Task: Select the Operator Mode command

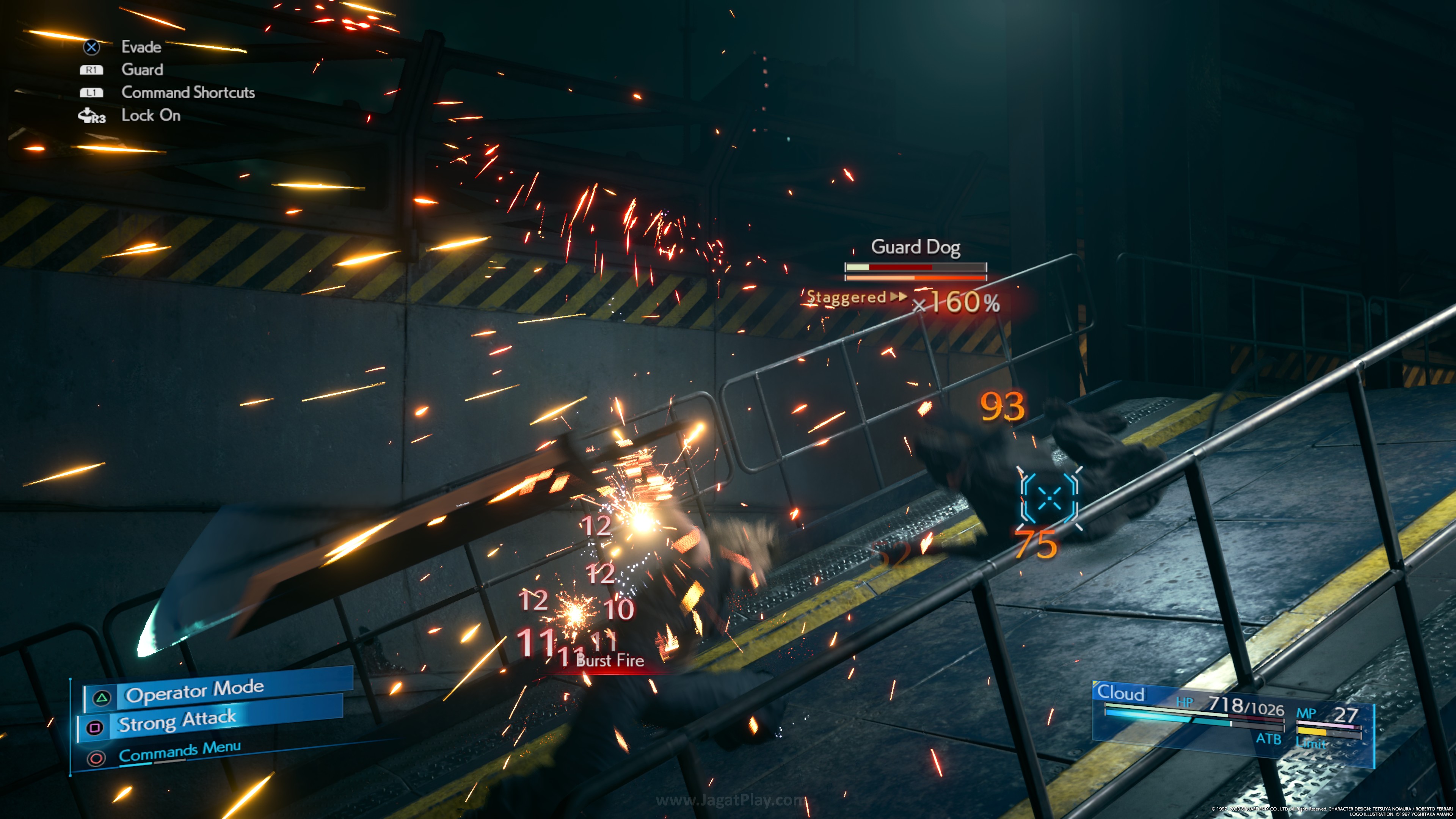Action: pos(195,691)
